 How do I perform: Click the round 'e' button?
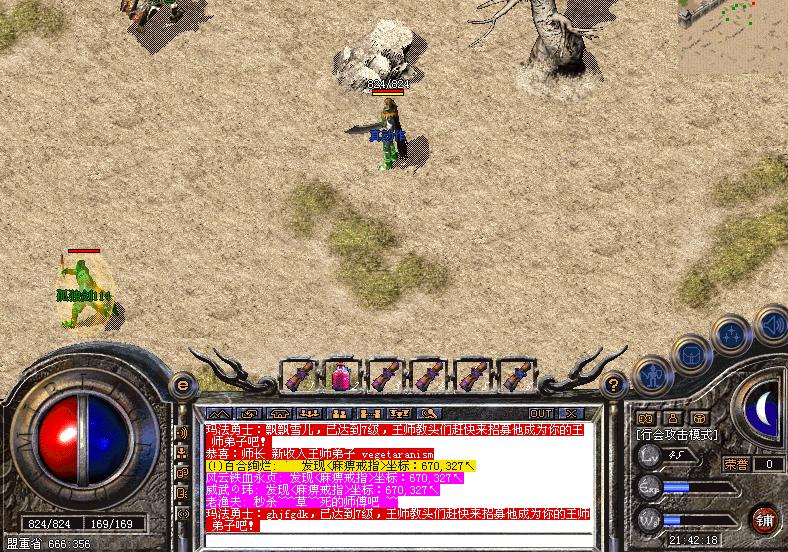[182, 383]
